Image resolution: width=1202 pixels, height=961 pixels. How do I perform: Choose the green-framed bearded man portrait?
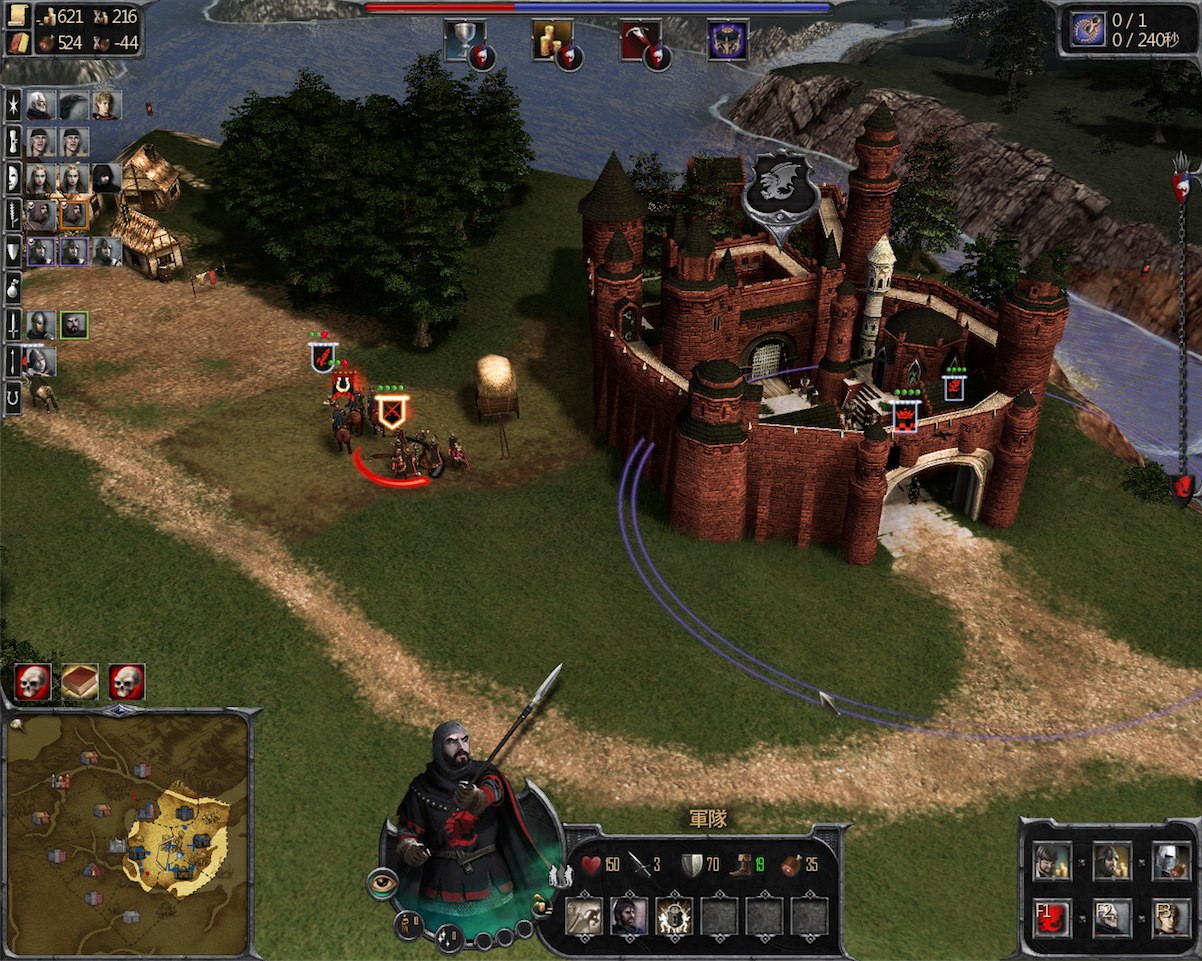[x=74, y=325]
